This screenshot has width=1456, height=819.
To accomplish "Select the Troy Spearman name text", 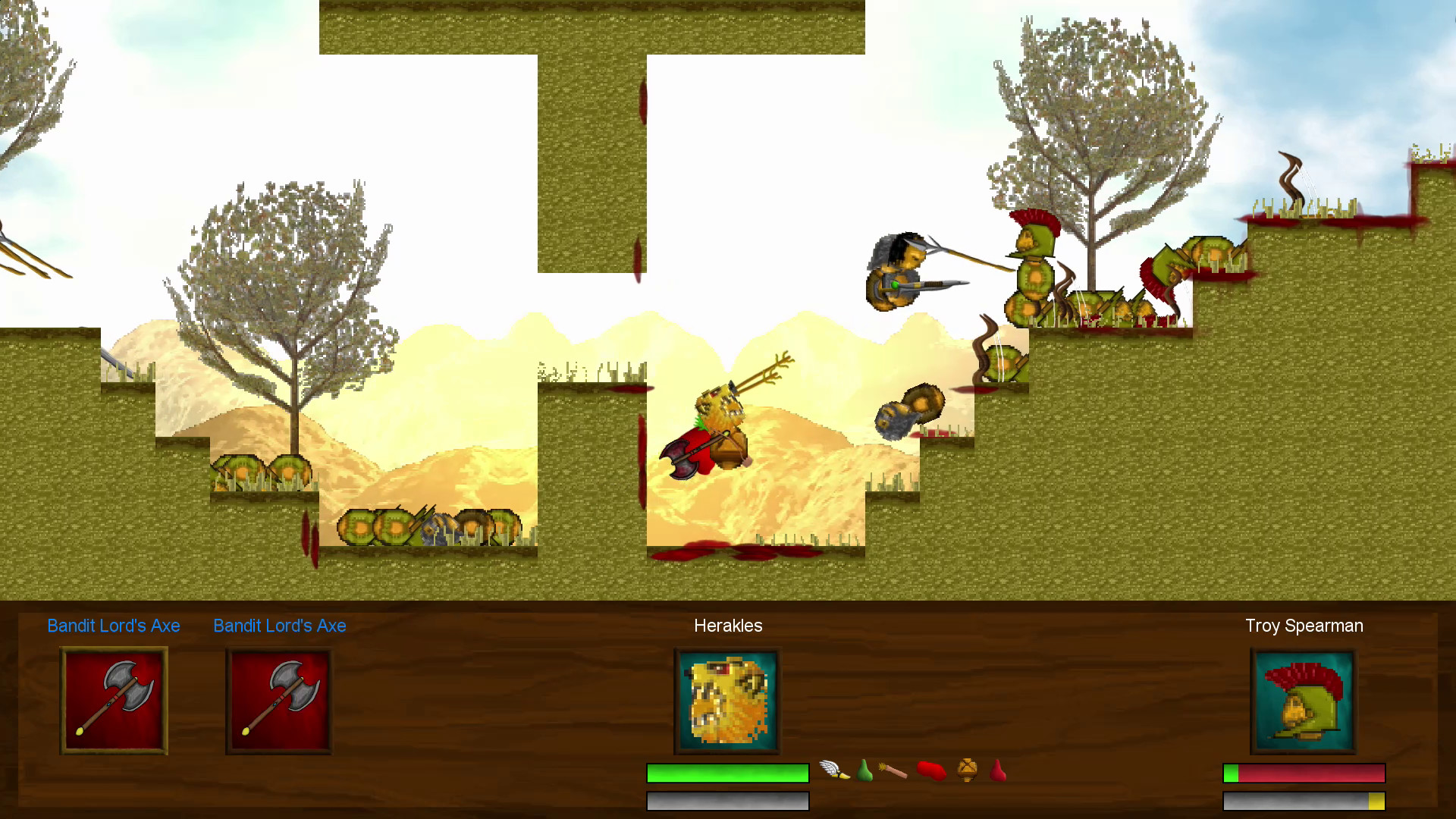I will tap(1304, 626).
